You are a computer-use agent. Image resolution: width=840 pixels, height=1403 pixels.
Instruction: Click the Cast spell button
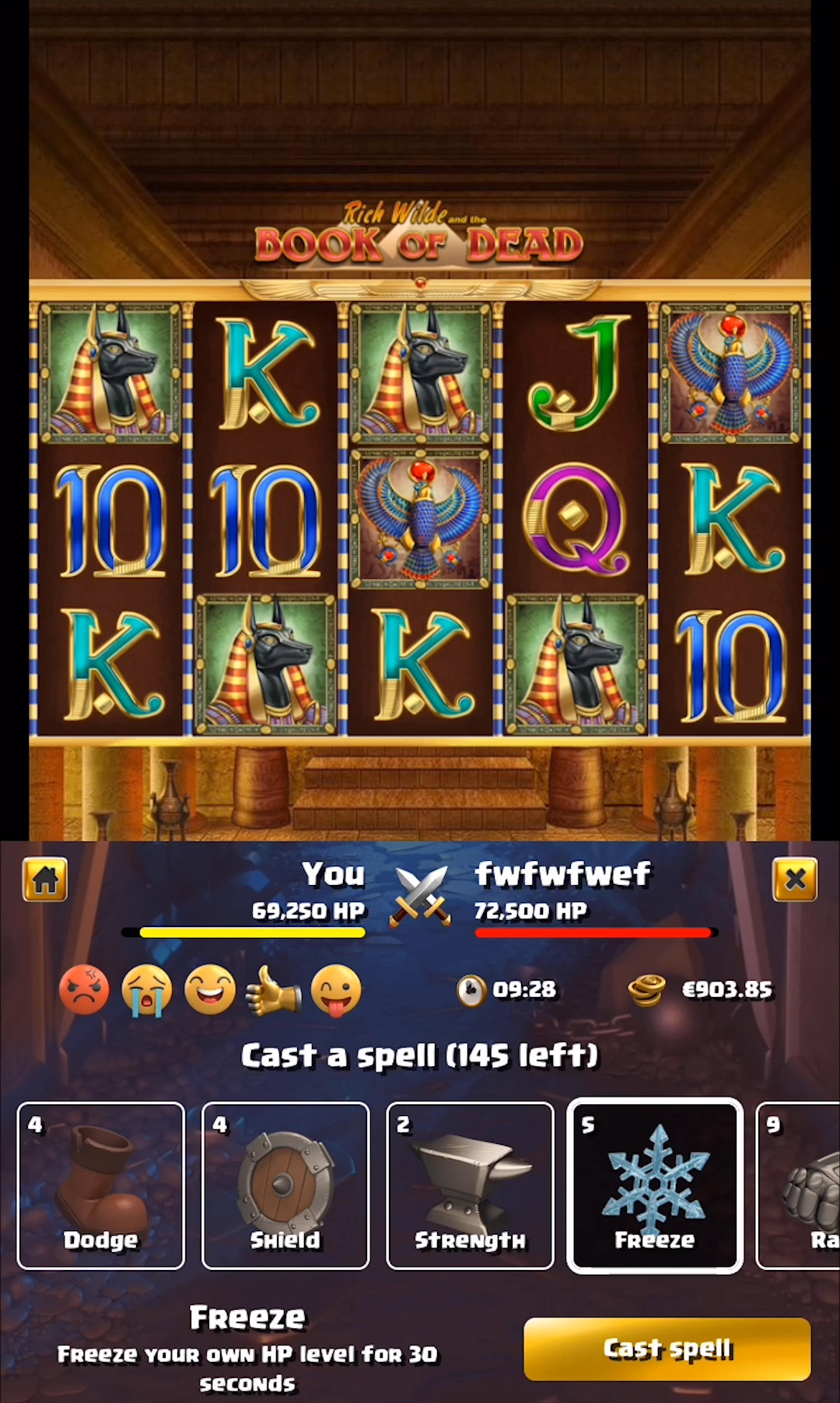pos(667,1349)
